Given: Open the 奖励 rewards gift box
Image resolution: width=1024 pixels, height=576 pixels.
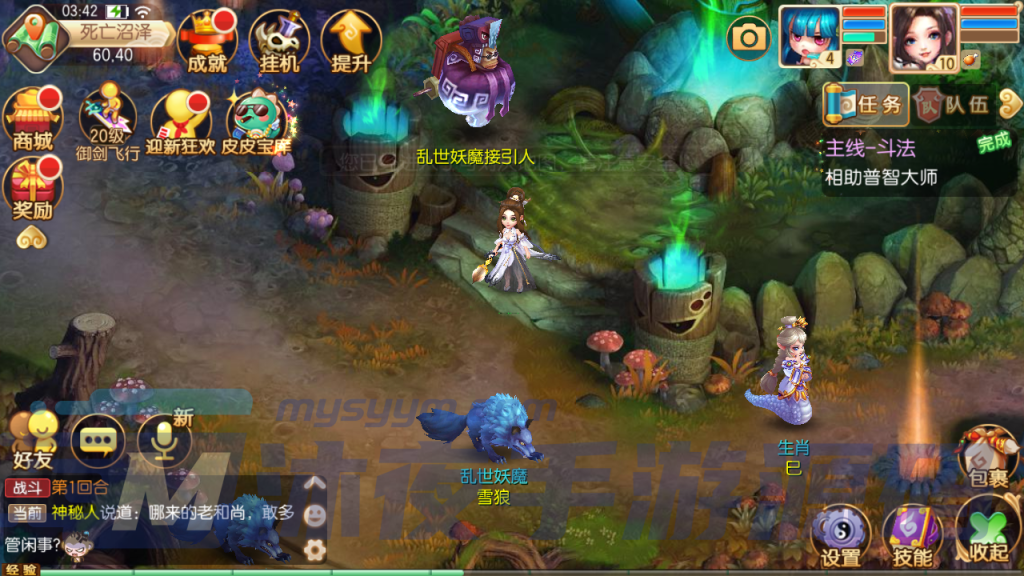Looking at the screenshot, I should (32, 190).
